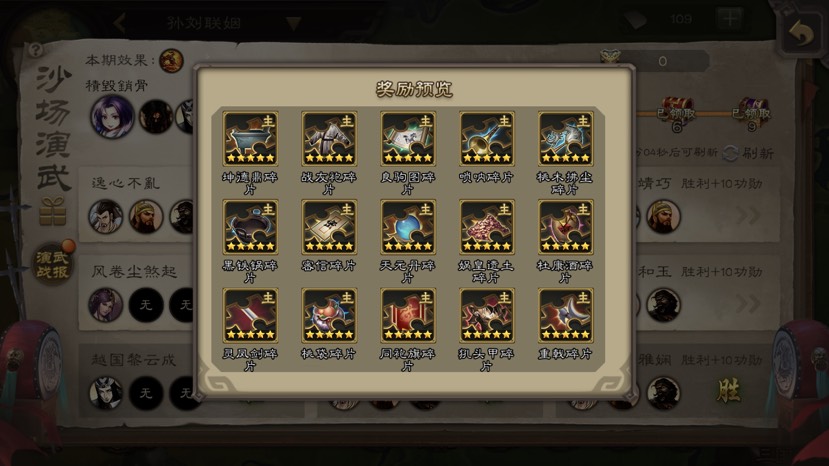Inspect the 桃木拂尘碎片 reward
This screenshot has width=829, height=466.
pos(565,139)
